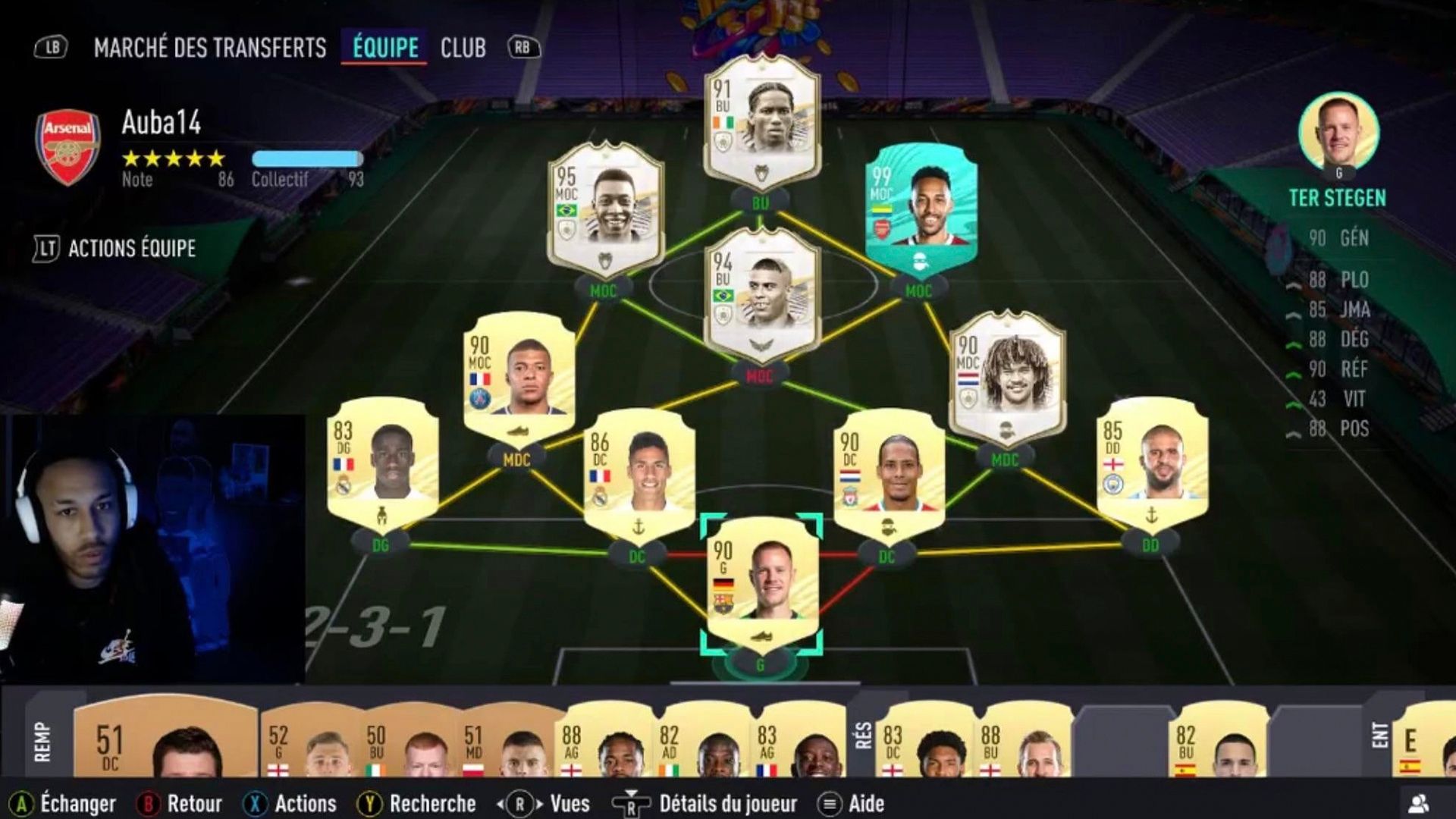The width and height of the screenshot is (1456, 819).
Task: Open Aide via the menu icon
Action: [x=828, y=802]
